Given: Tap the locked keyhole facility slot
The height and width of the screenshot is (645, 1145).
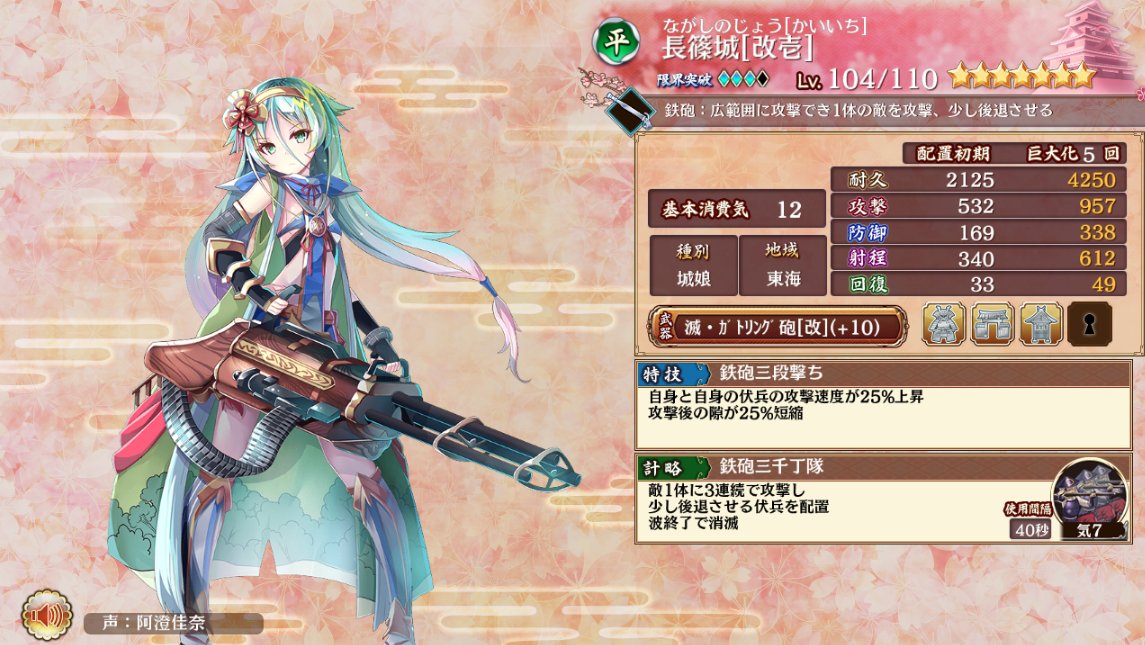Looking at the screenshot, I should coord(1089,324).
